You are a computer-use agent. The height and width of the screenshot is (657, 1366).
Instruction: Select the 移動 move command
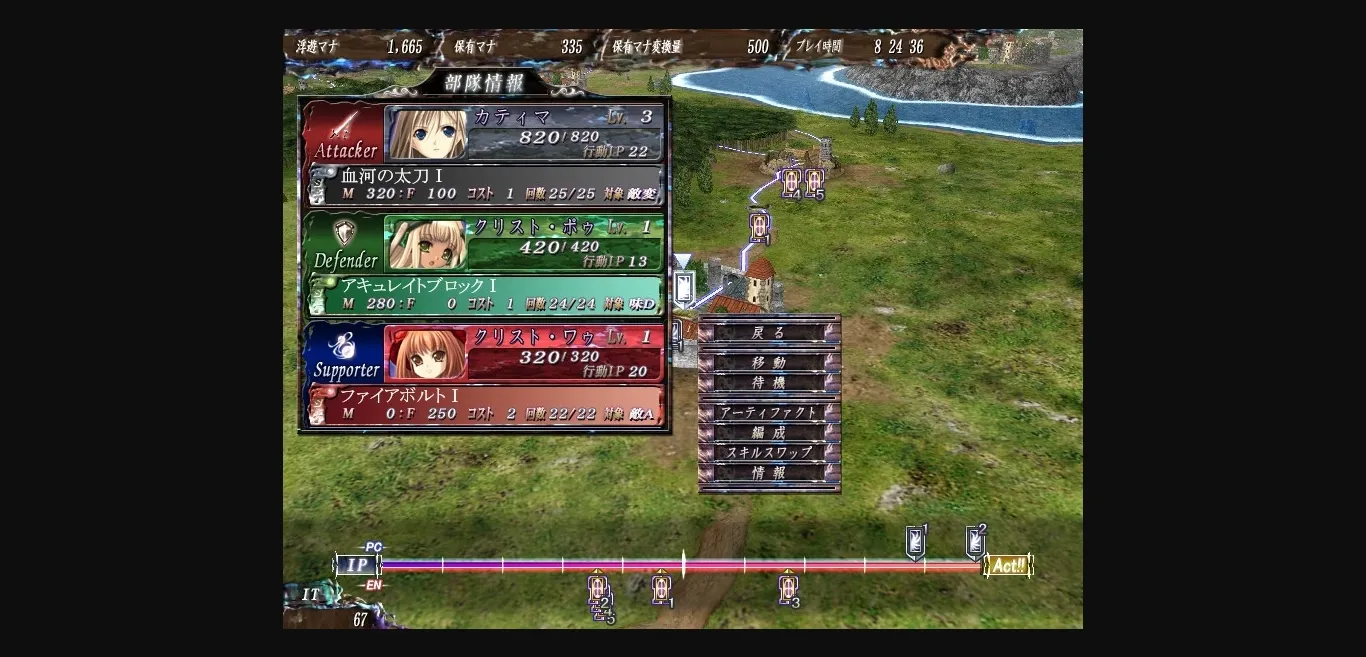tap(768, 363)
